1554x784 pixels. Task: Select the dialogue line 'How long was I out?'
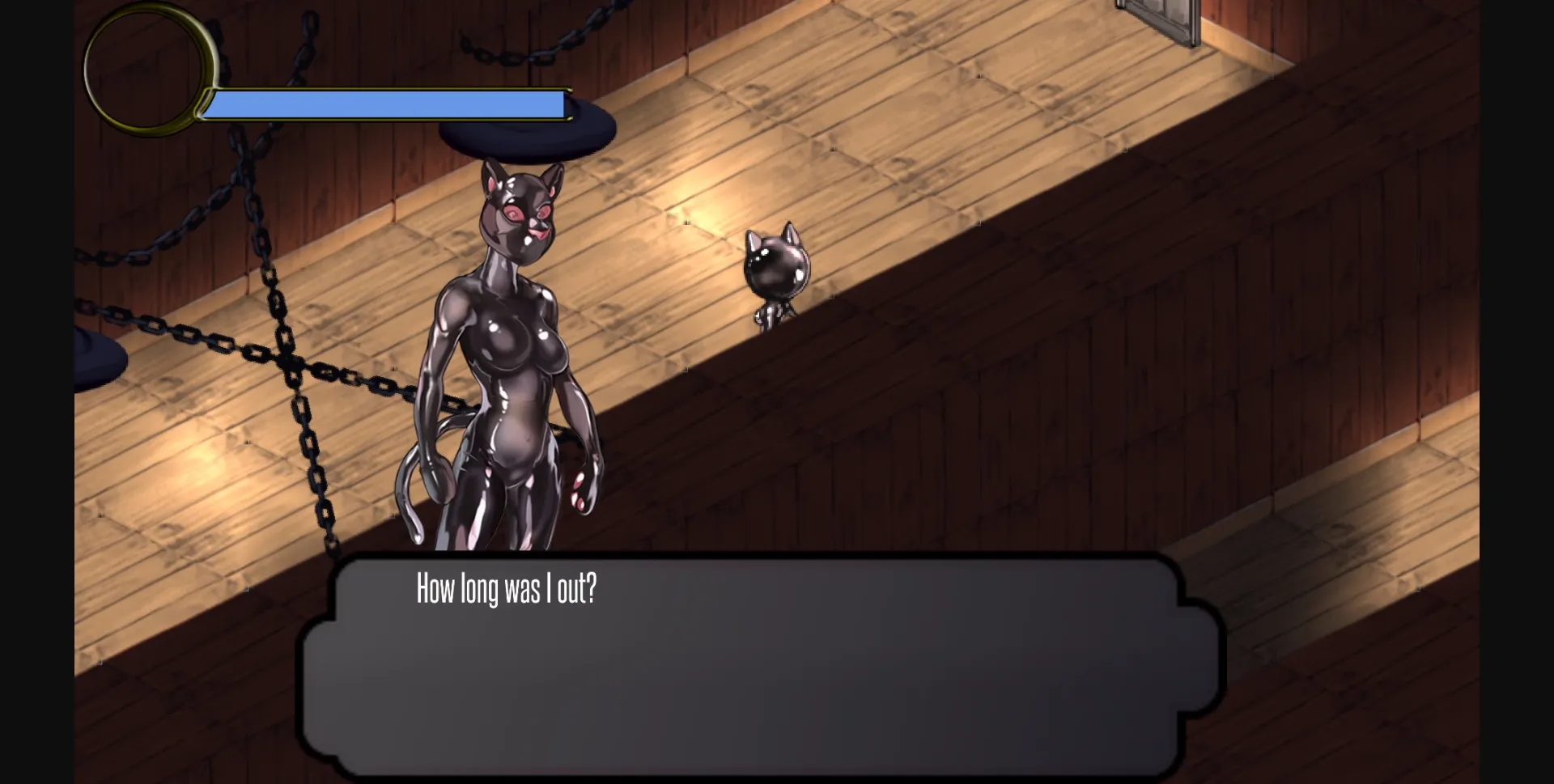(x=507, y=591)
